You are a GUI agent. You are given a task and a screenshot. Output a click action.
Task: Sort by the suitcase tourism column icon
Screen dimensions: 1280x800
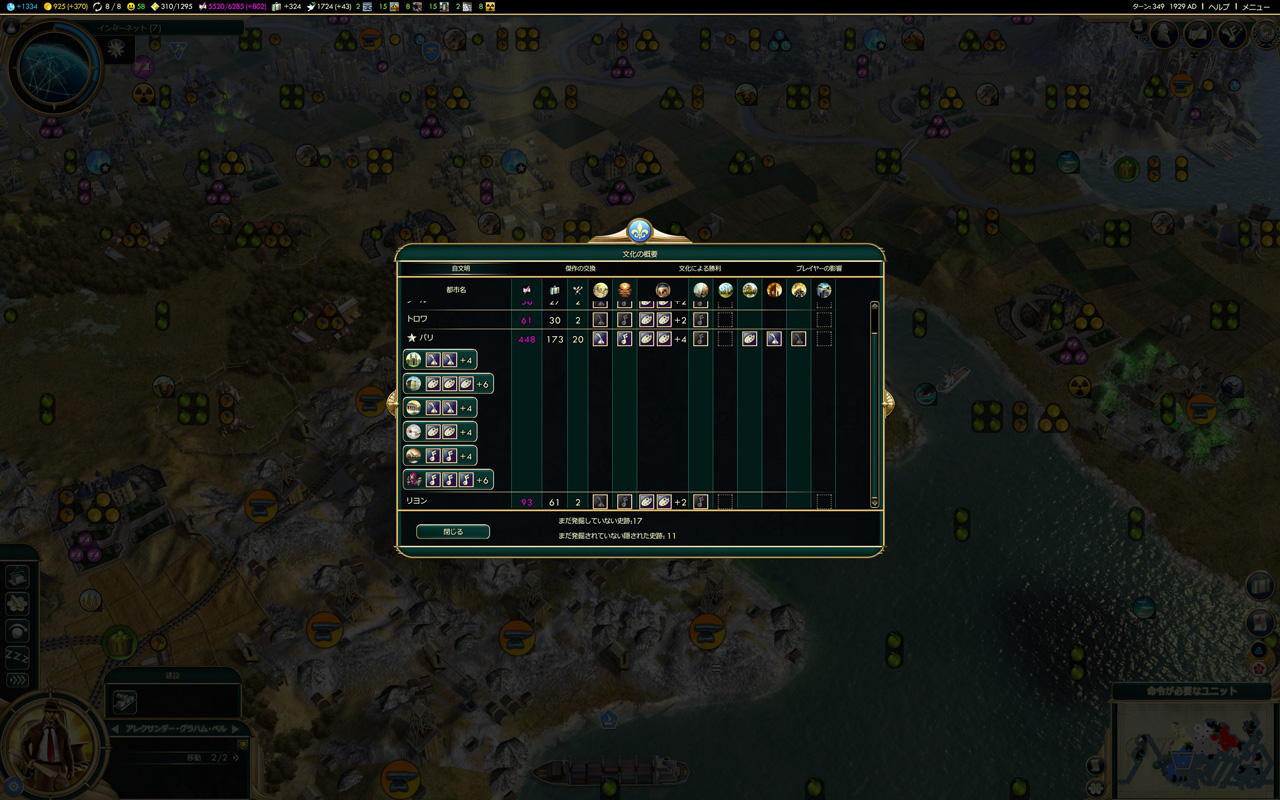point(555,290)
